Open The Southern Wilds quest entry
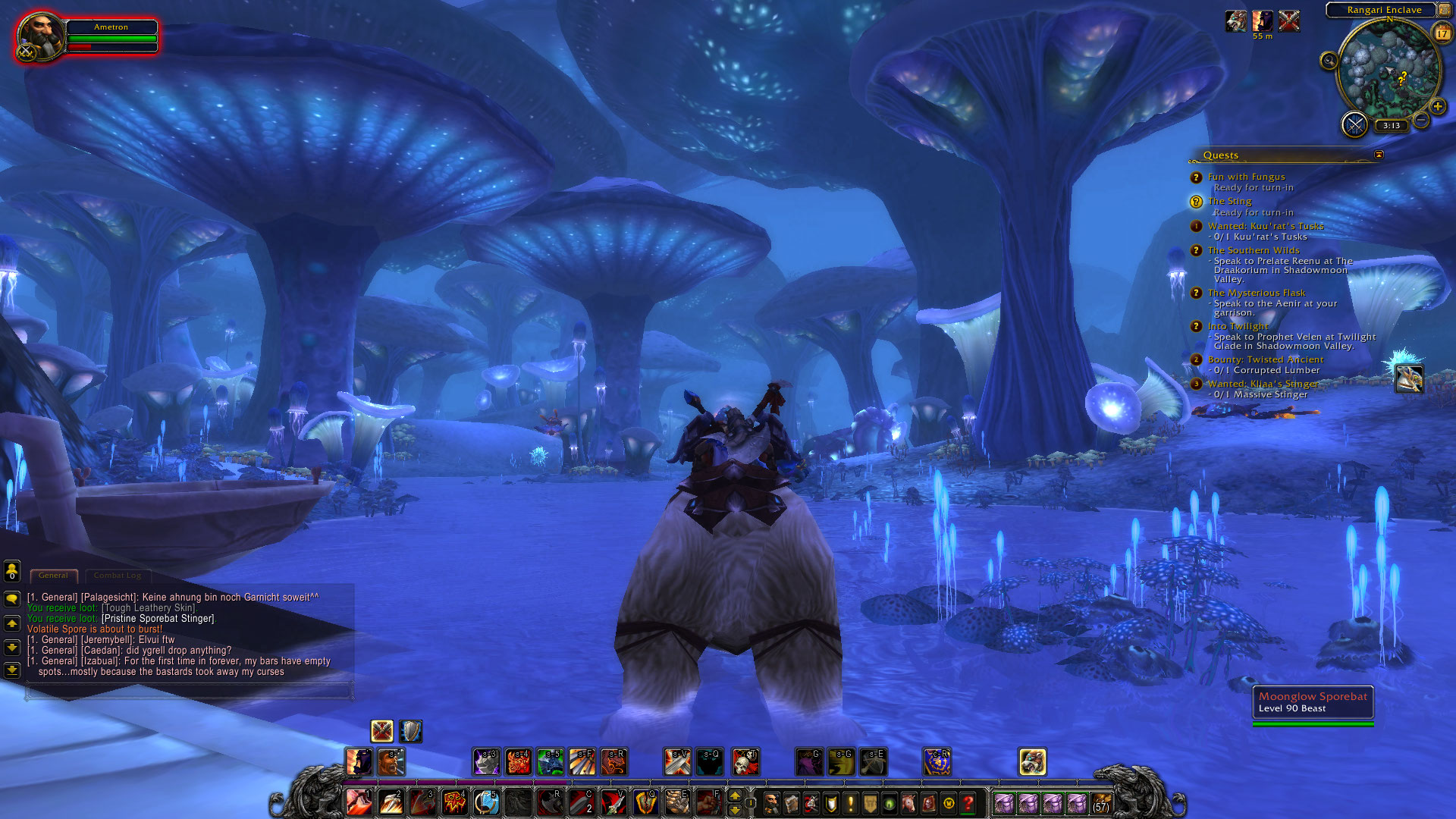1456x819 pixels. 1253,250
